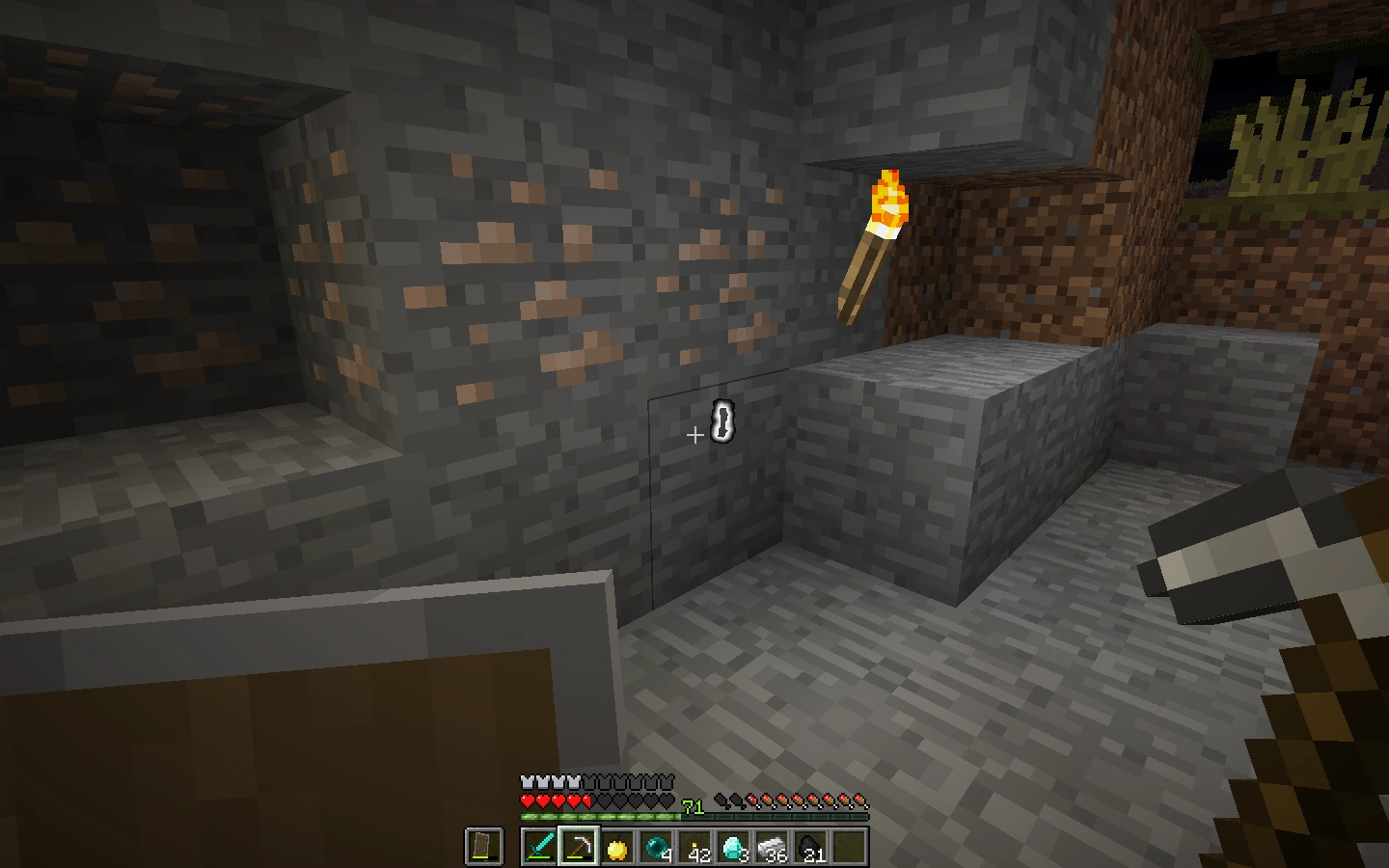
Task: Click the leftmost red heart in the health bar
Action: pos(528,801)
